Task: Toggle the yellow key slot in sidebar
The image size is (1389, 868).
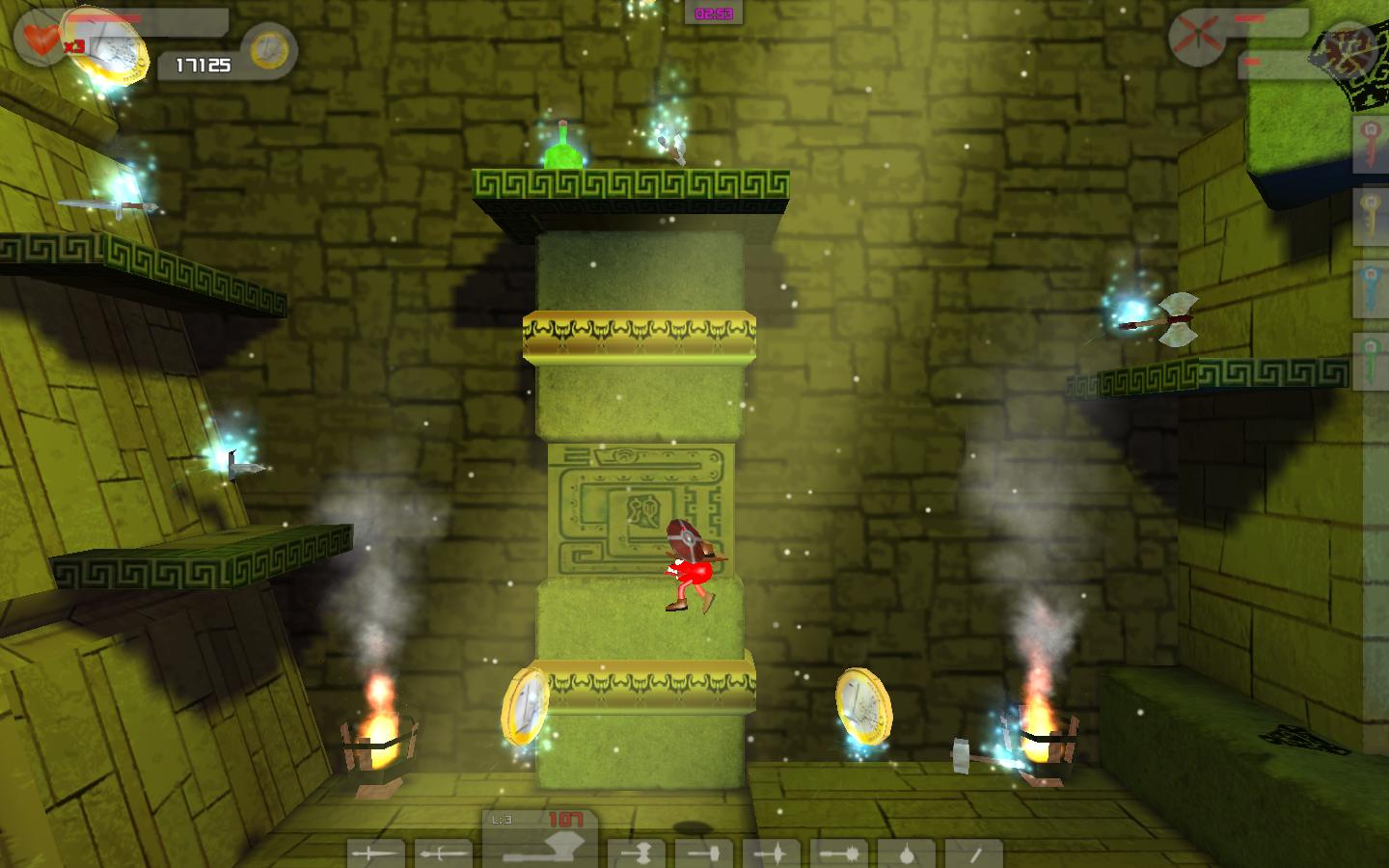Action: tap(1370, 212)
